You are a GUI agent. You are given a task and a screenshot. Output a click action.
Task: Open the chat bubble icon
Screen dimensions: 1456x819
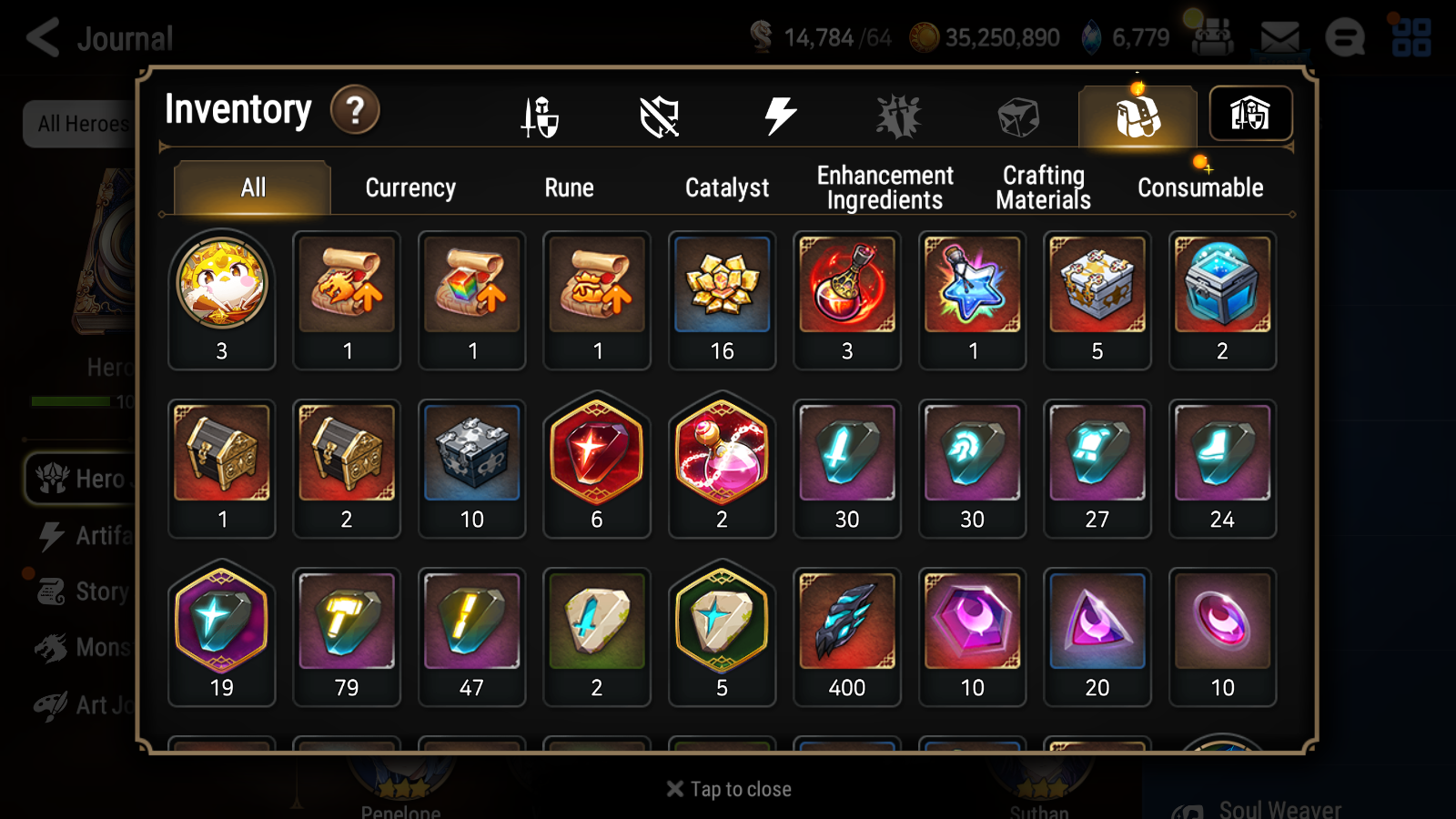[x=1345, y=36]
